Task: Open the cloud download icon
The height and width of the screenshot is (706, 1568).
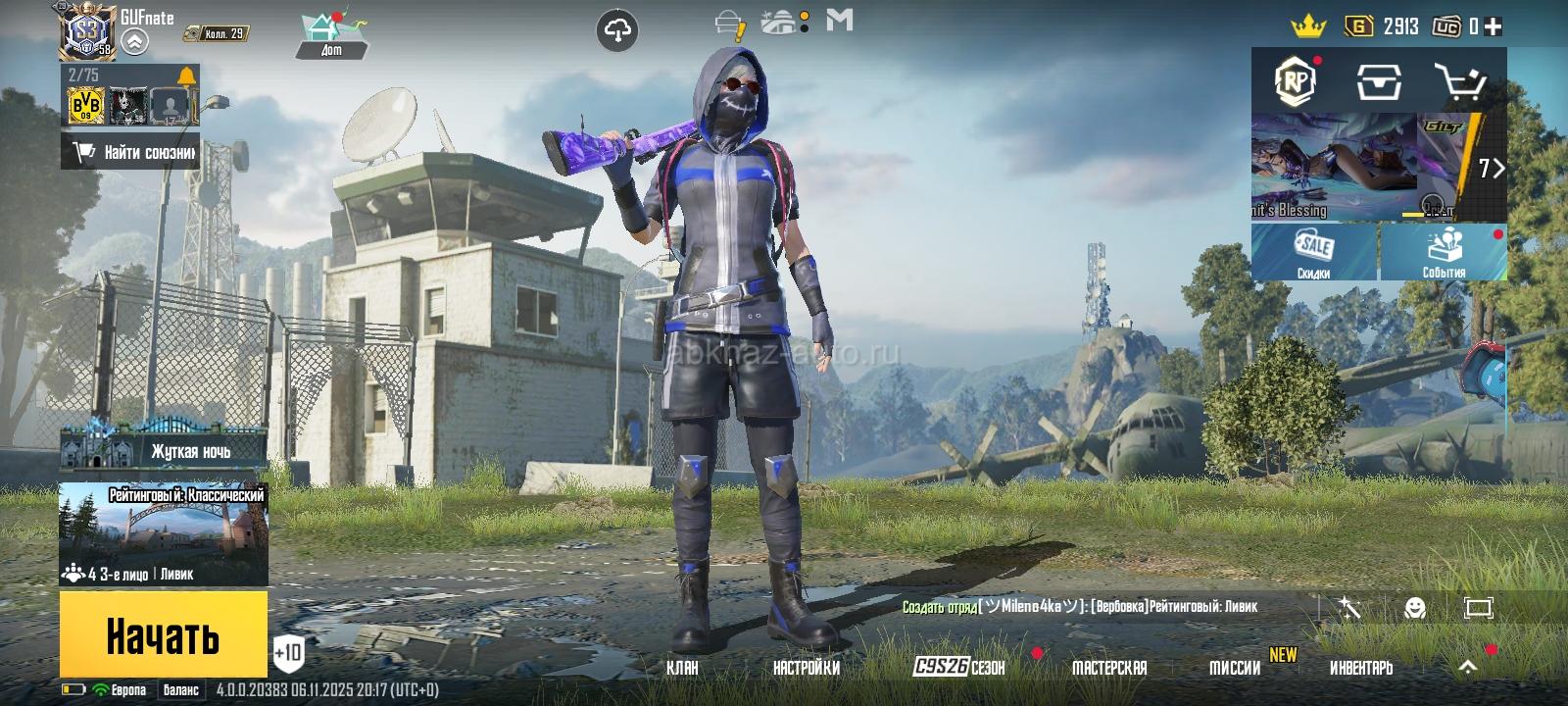Action: (x=616, y=31)
